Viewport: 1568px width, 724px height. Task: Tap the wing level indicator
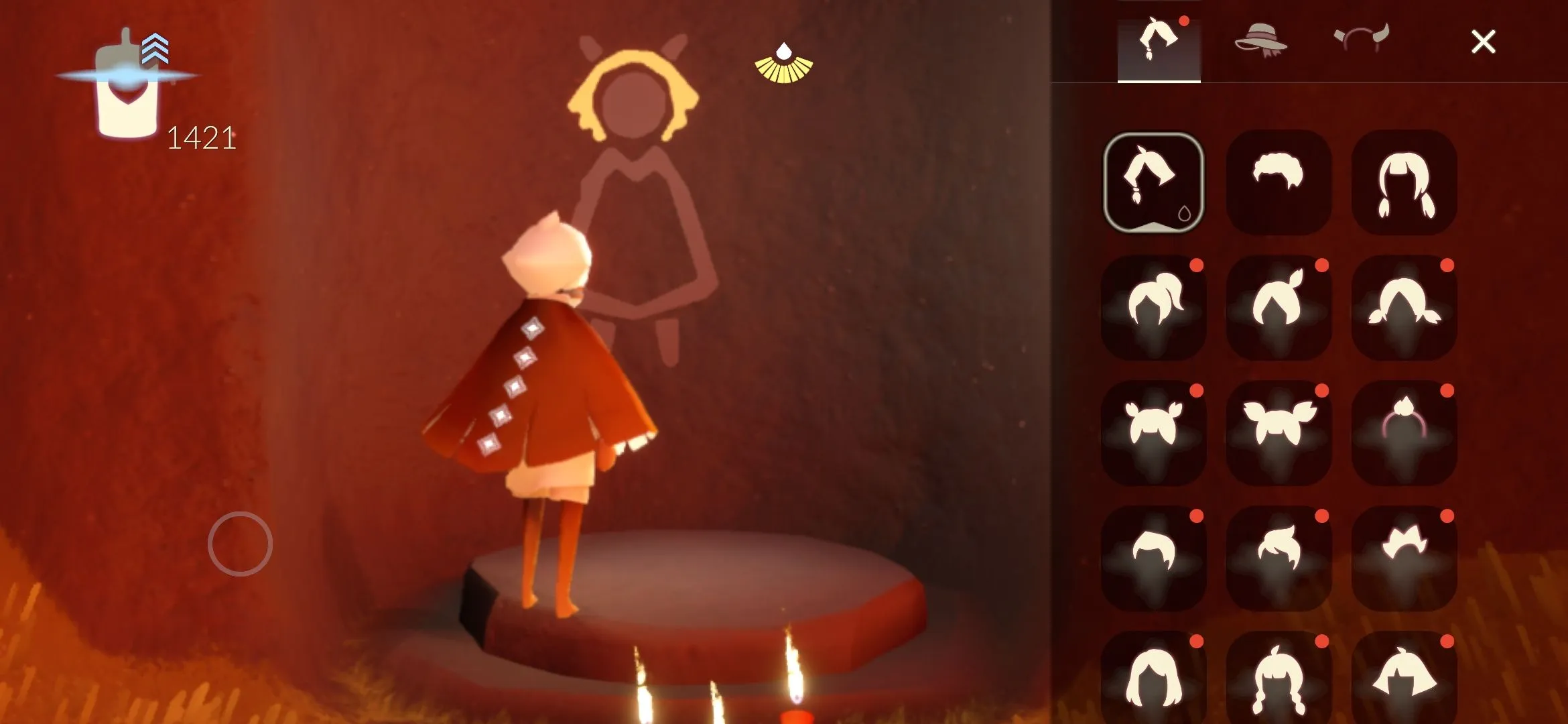[155, 47]
